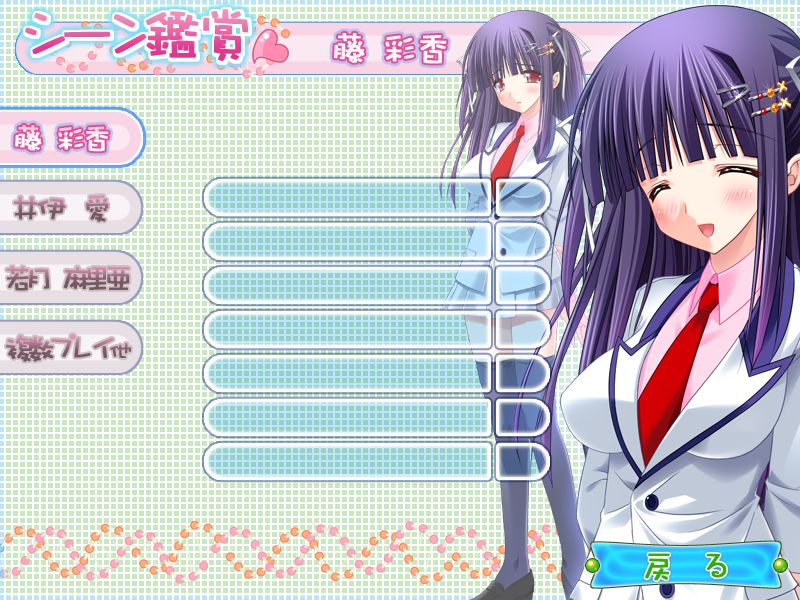Screen dimensions: 800x600
Task: Click the 戻る back button
Action: [683, 566]
